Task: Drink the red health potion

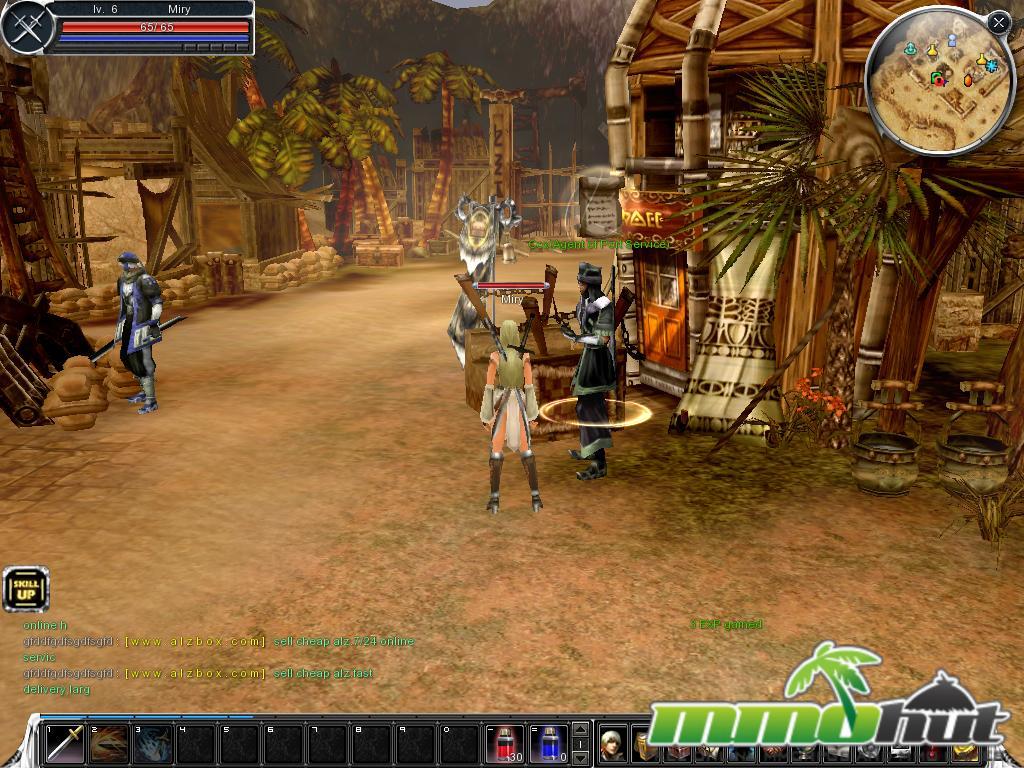Action: (x=505, y=744)
